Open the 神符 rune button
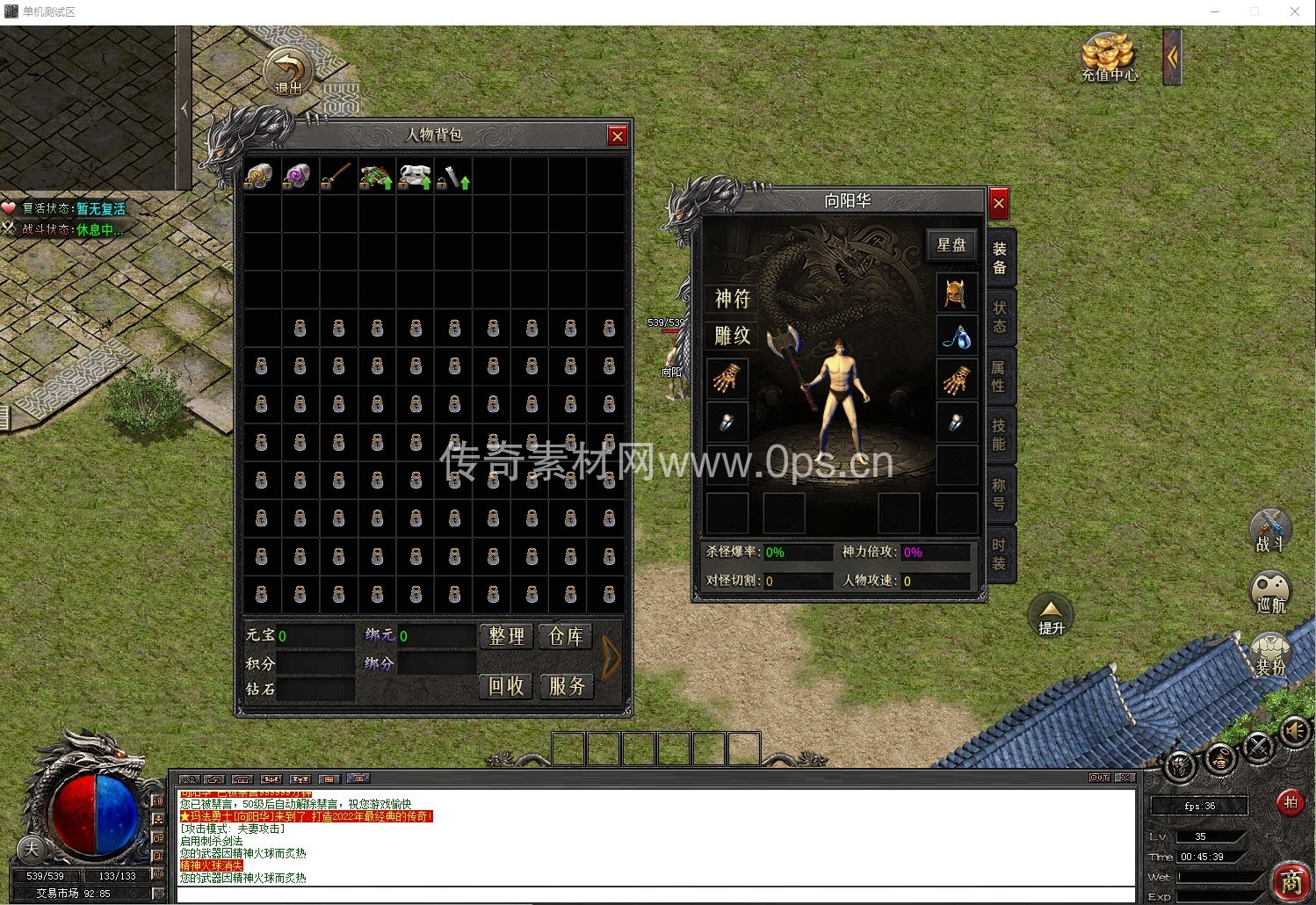 (x=732, y=299)
